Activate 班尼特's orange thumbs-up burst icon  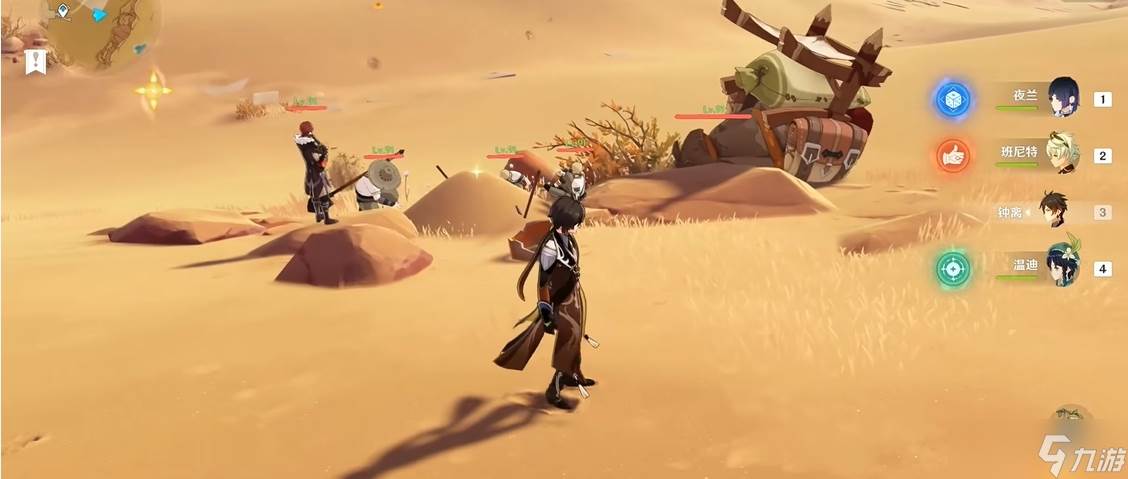click(953, 155)
